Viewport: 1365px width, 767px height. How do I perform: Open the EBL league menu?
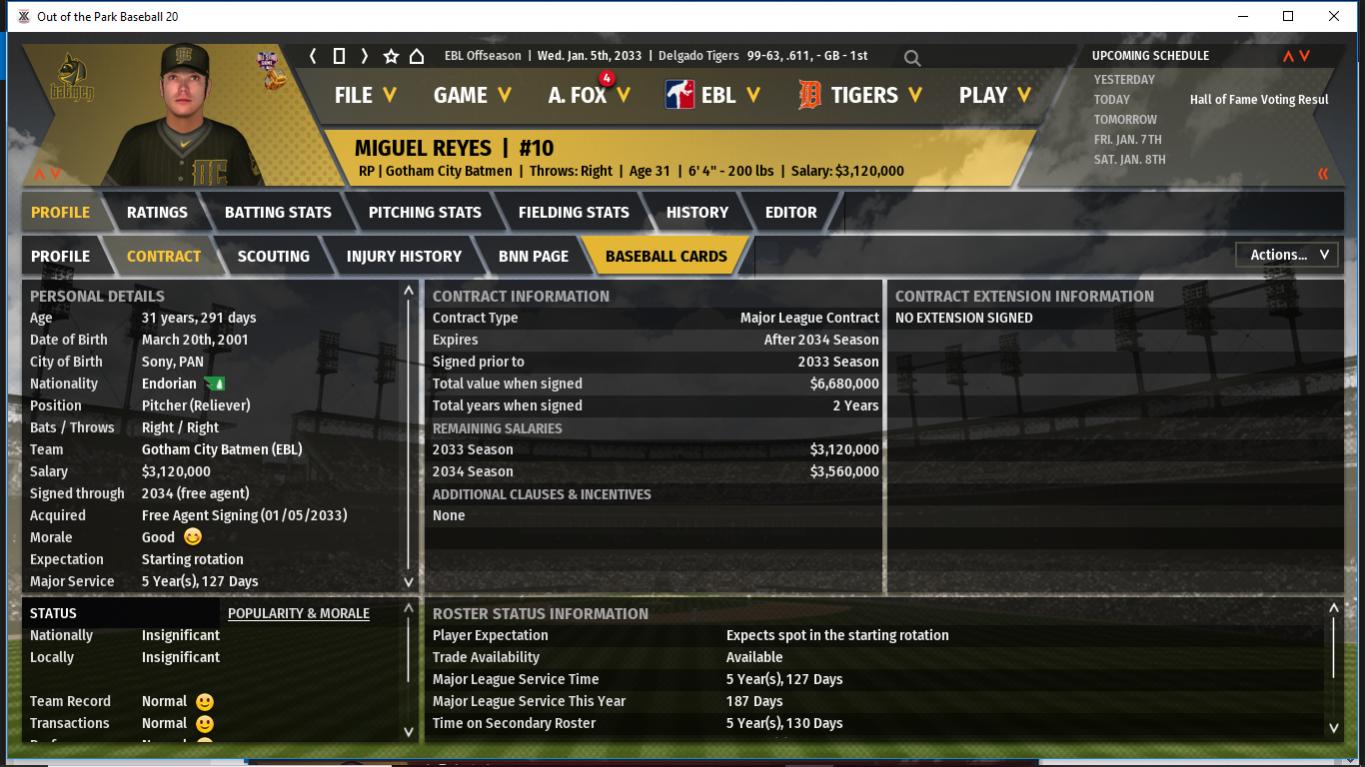713,95
